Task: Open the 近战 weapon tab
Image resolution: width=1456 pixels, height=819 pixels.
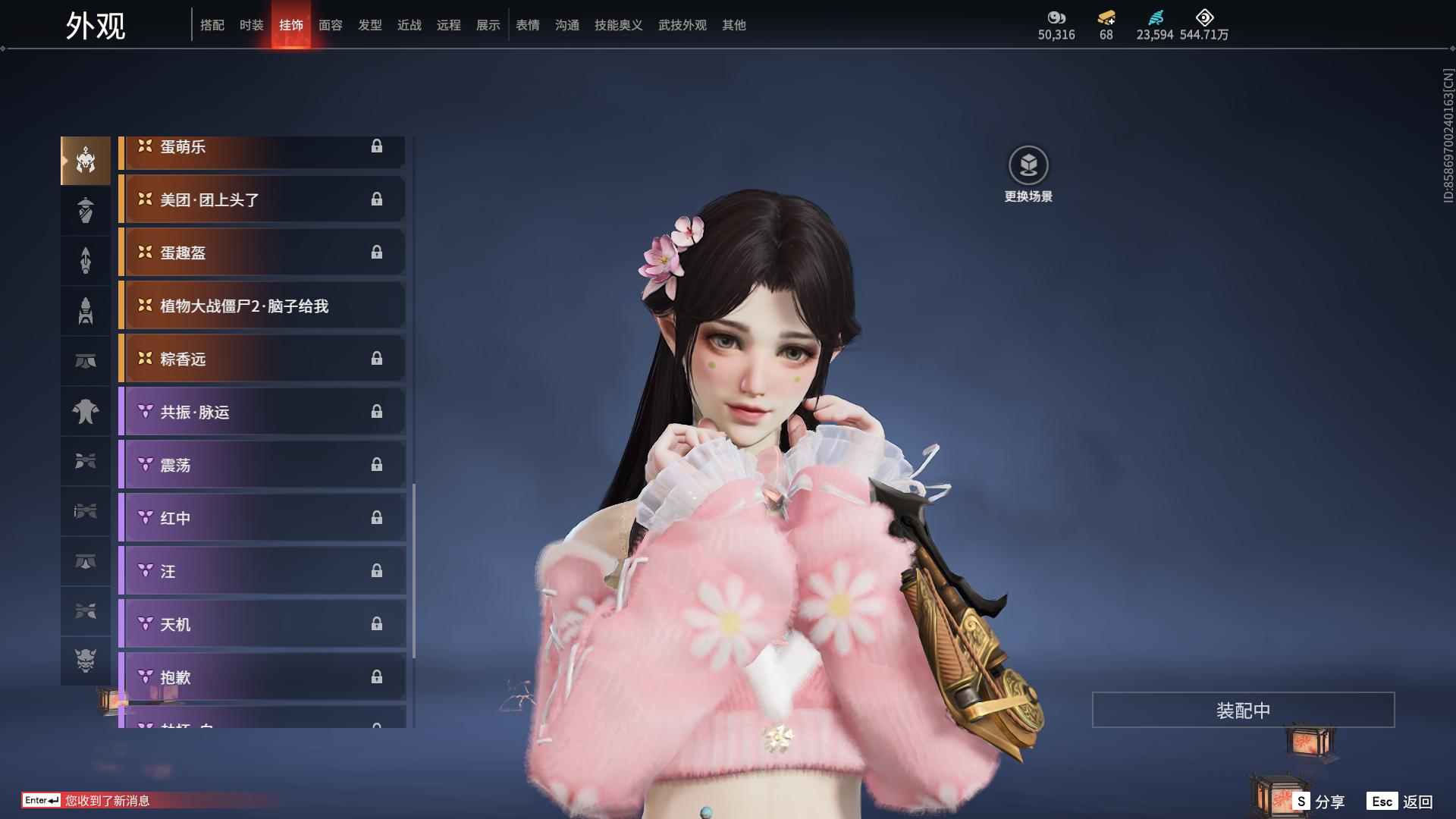Action: coord(409,25)
